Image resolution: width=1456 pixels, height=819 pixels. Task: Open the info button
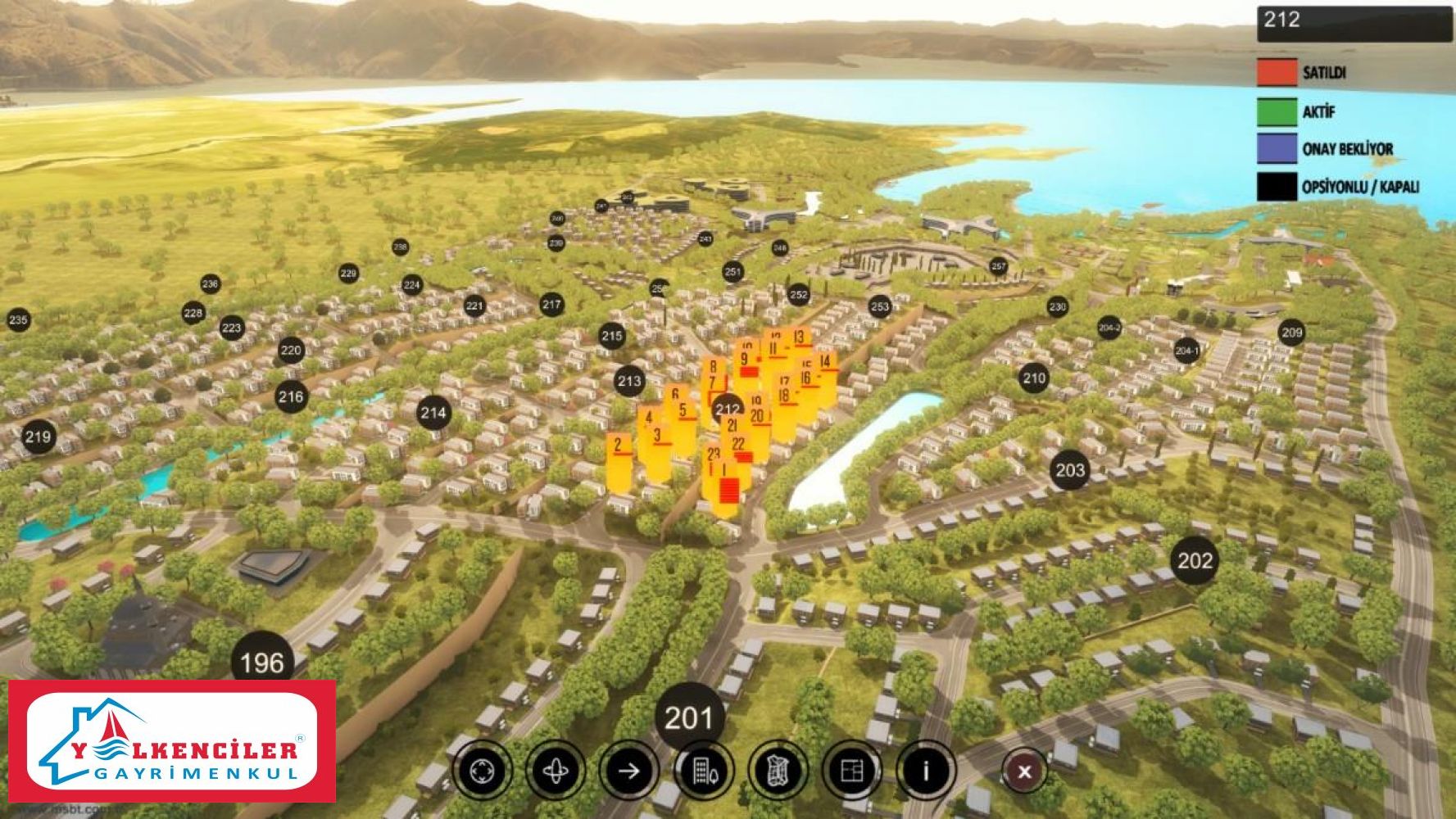[x=926, y=771]
